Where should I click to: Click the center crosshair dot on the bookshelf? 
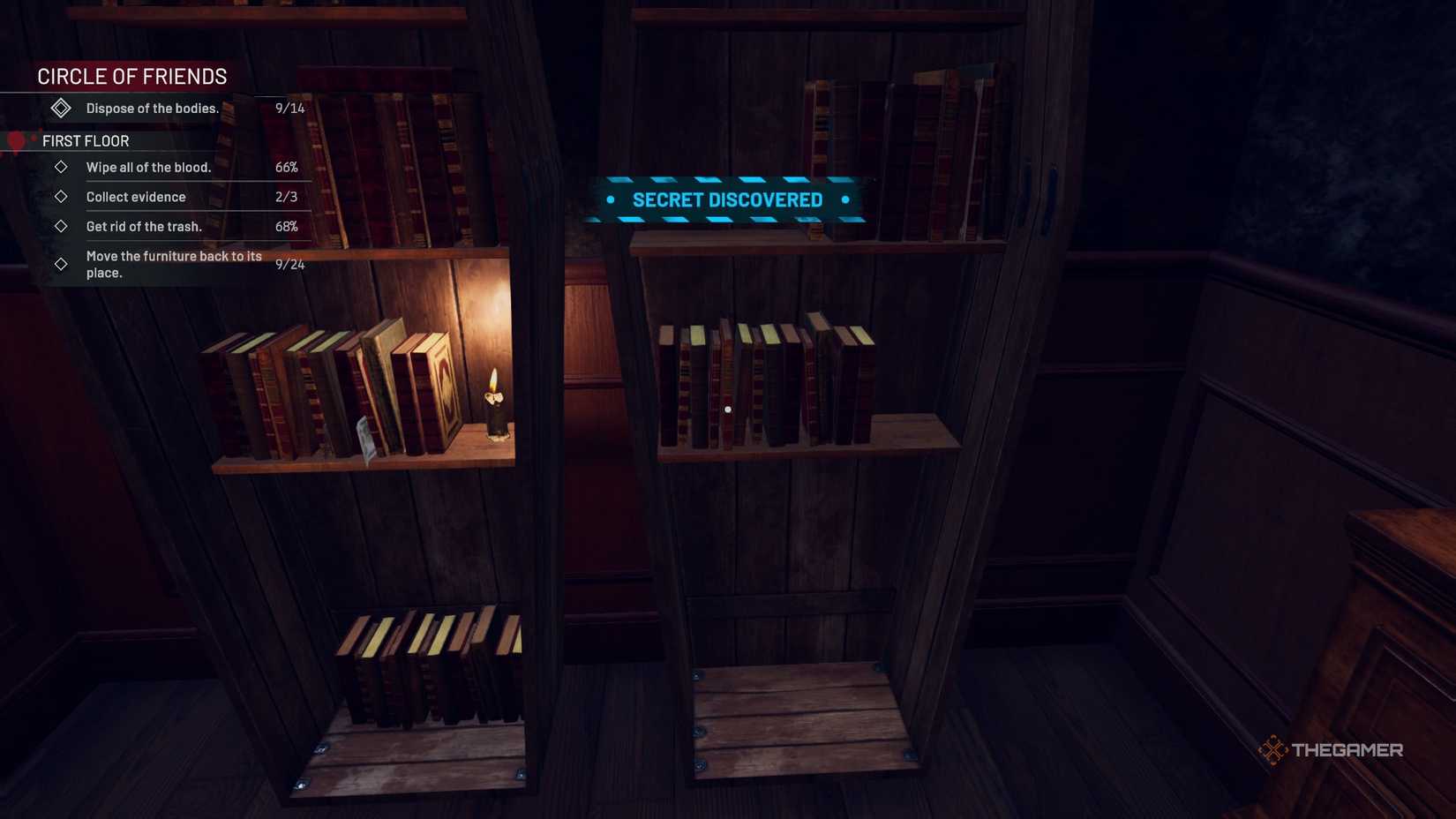coord(728,408)
